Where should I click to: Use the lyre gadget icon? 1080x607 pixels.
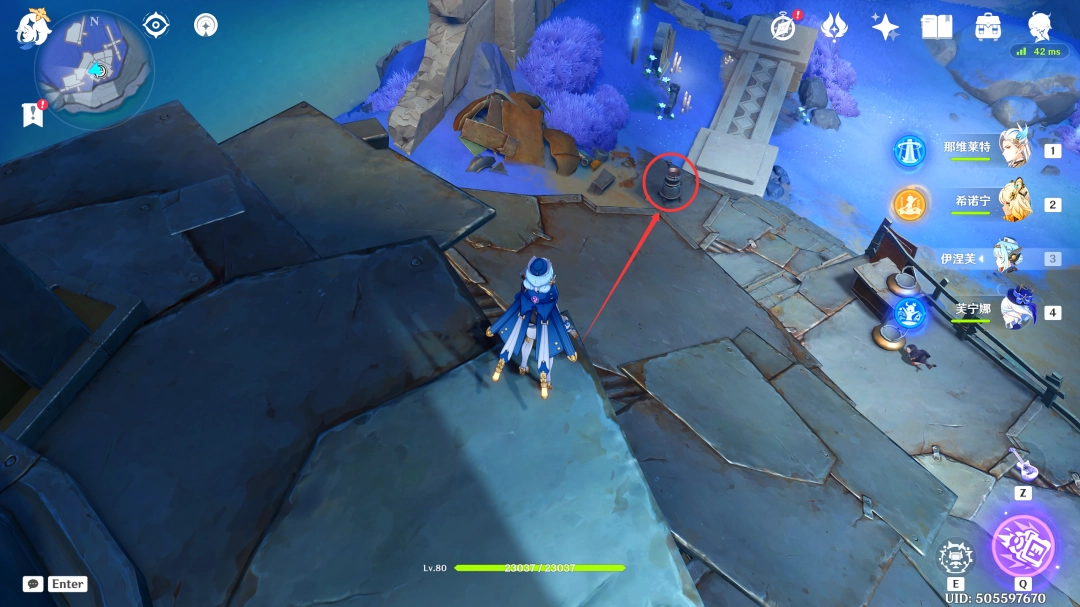click(1022, 464)
